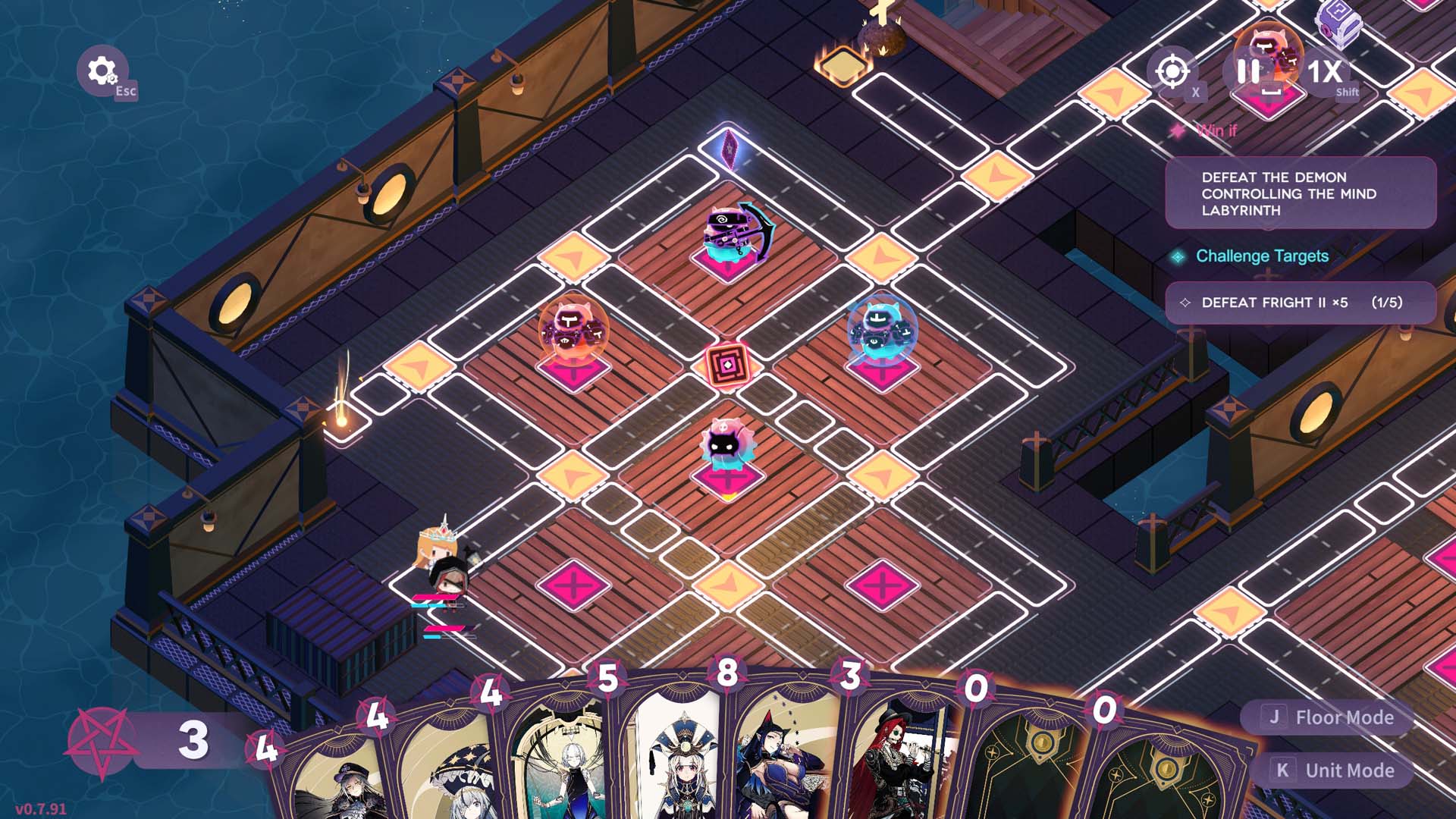
Task: Show the Defeat the Demon win condition
Action: (1300, 193)
